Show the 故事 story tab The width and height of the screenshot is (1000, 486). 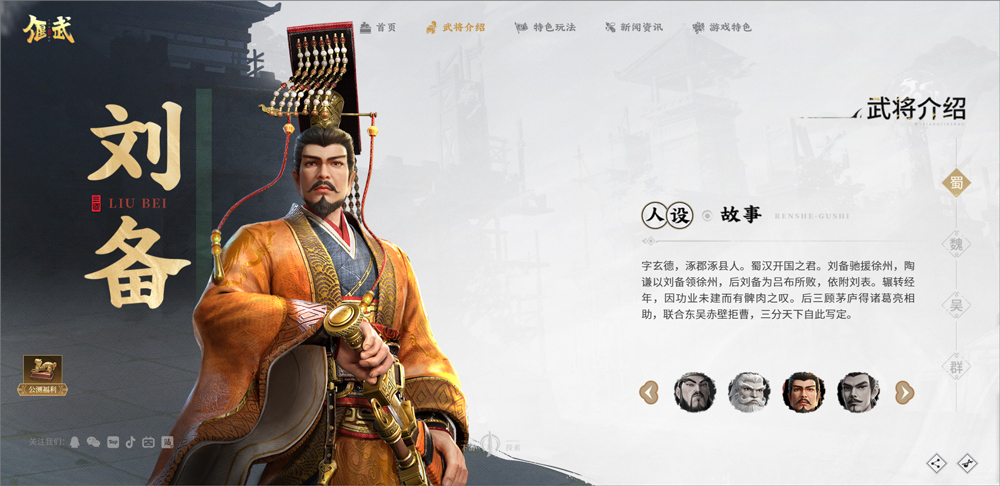740,214
